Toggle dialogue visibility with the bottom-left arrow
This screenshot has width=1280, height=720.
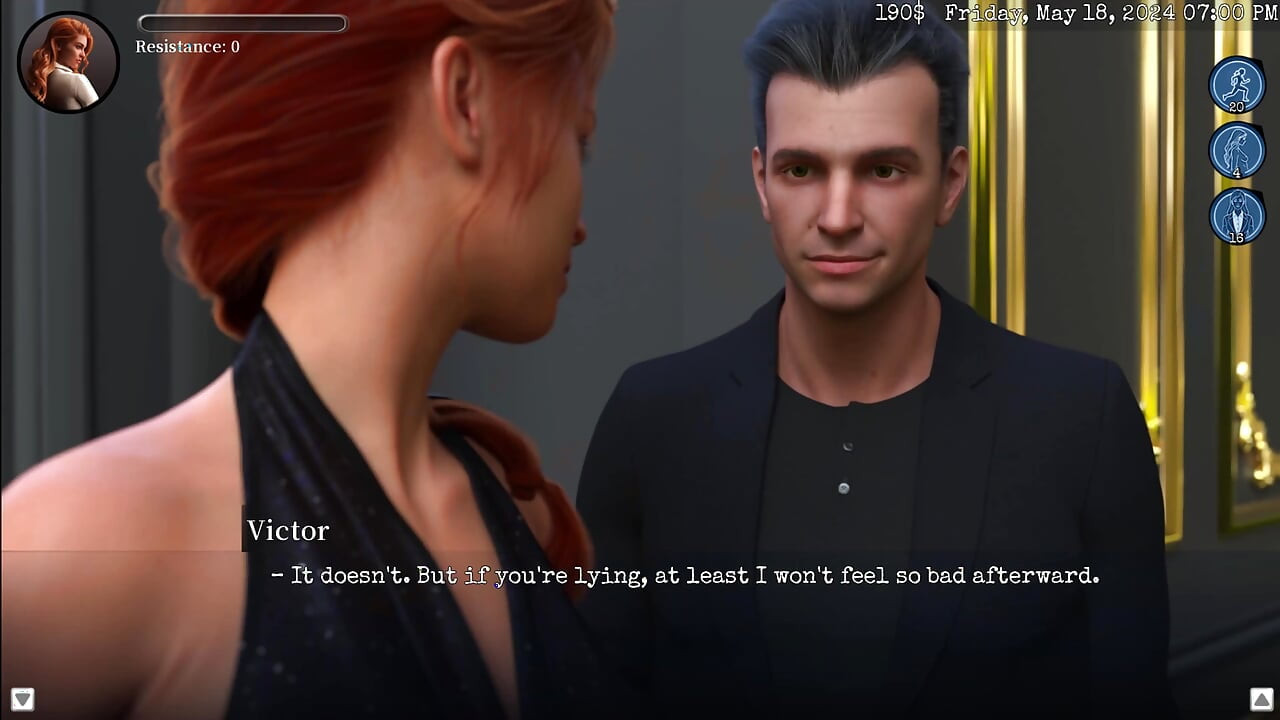coord(22,699)
